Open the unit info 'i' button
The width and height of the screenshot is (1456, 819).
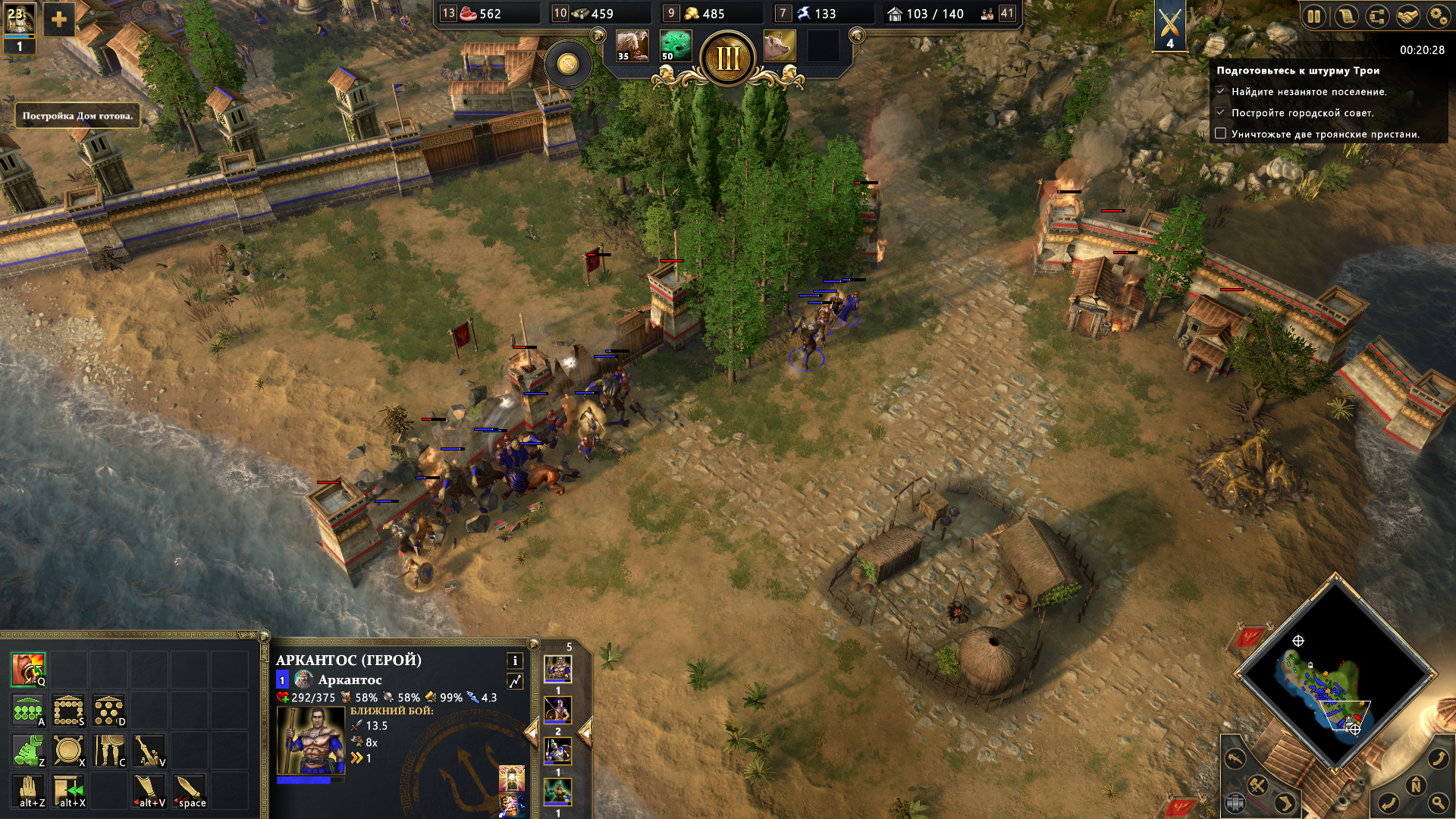[x=515, y=661]
